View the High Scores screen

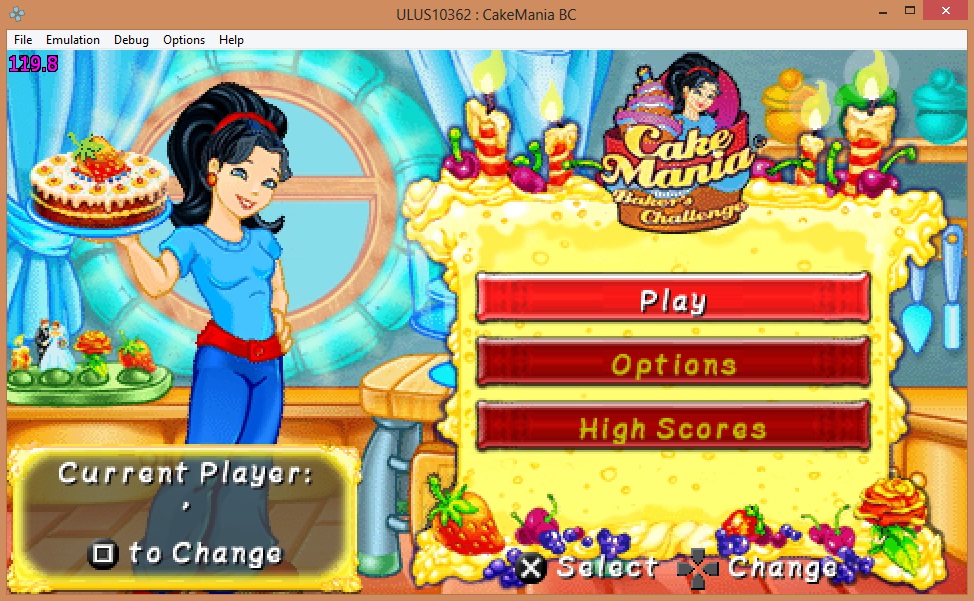pyautogui.click(x=673, y=428)
